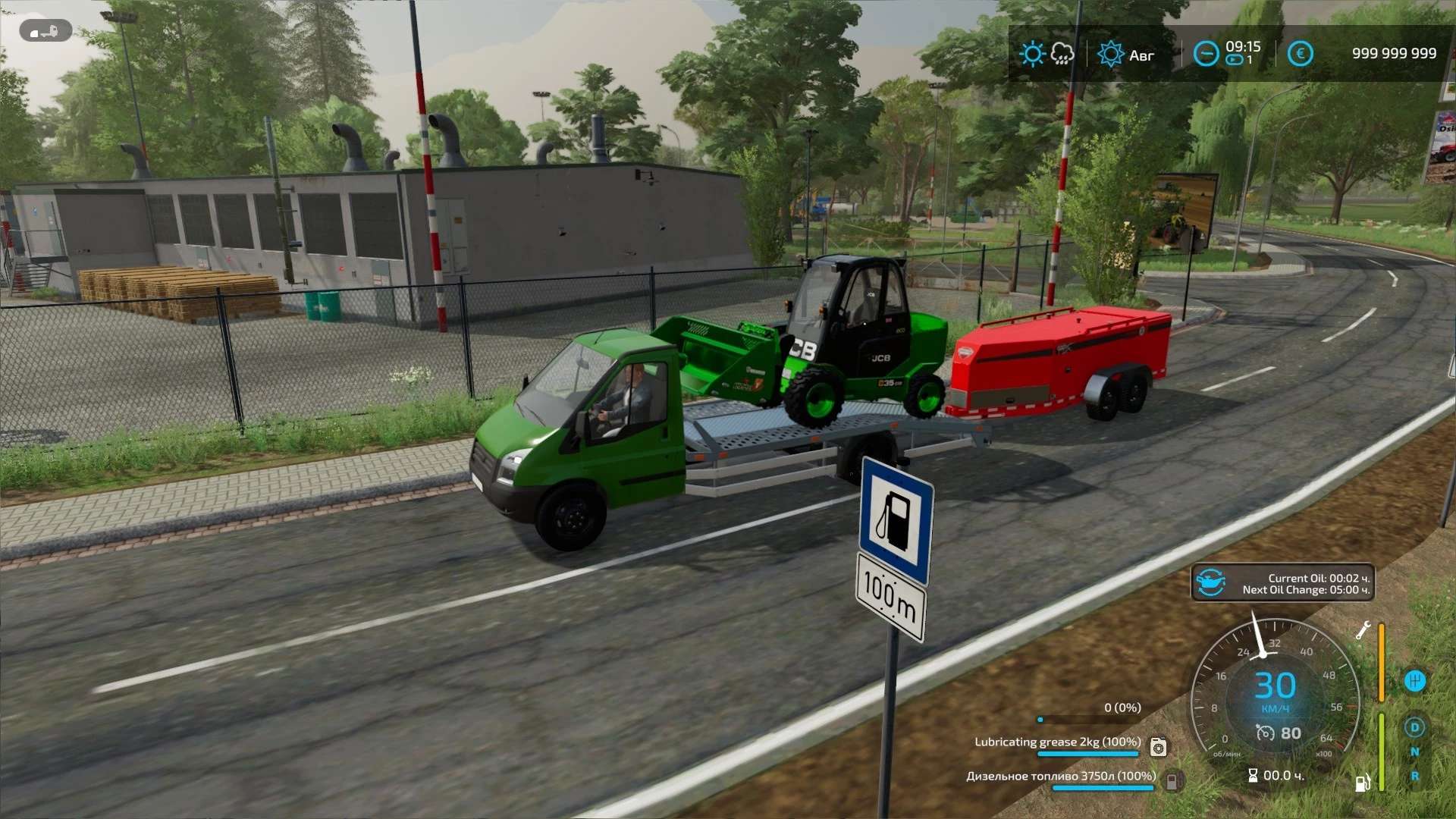
Task: Open the weather forecast icon
Action: pos(1046,54)
